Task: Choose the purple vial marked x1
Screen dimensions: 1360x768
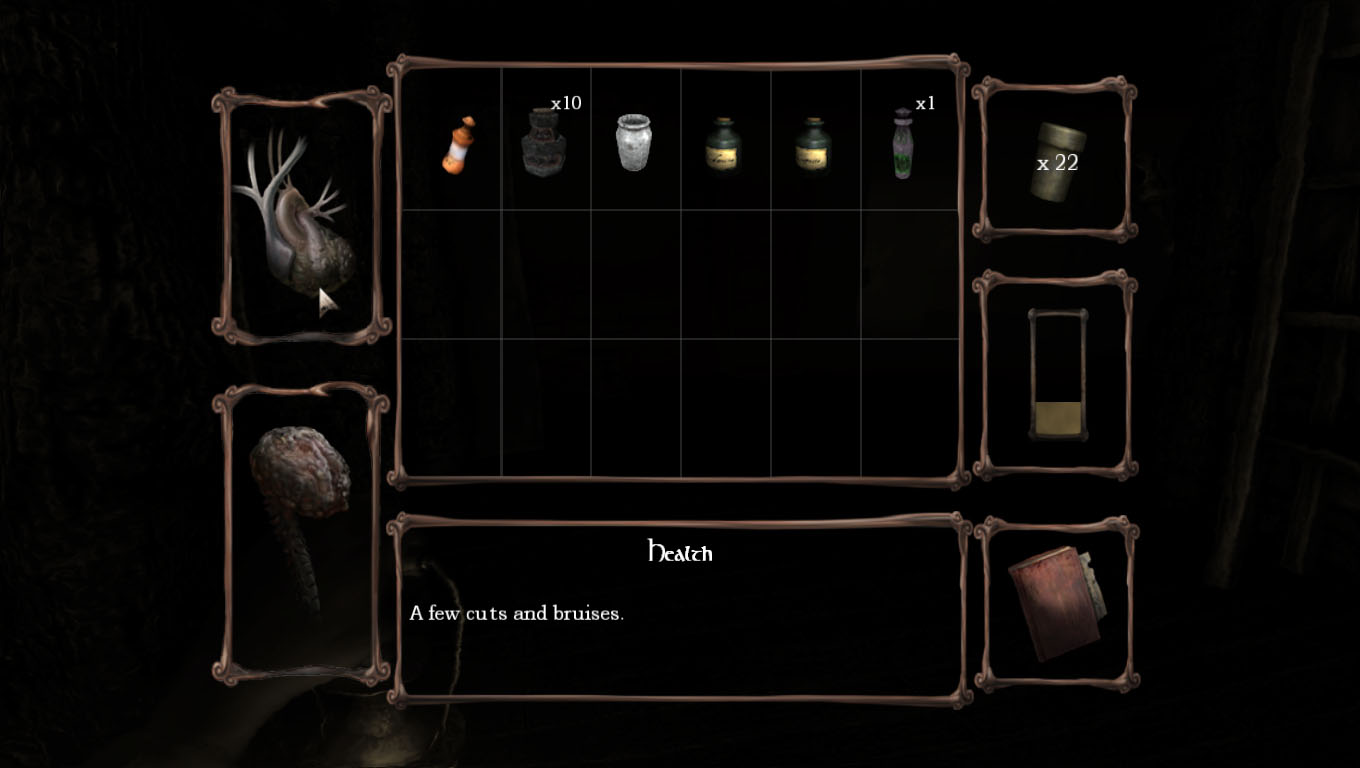Action: click(x=903, y=145)
